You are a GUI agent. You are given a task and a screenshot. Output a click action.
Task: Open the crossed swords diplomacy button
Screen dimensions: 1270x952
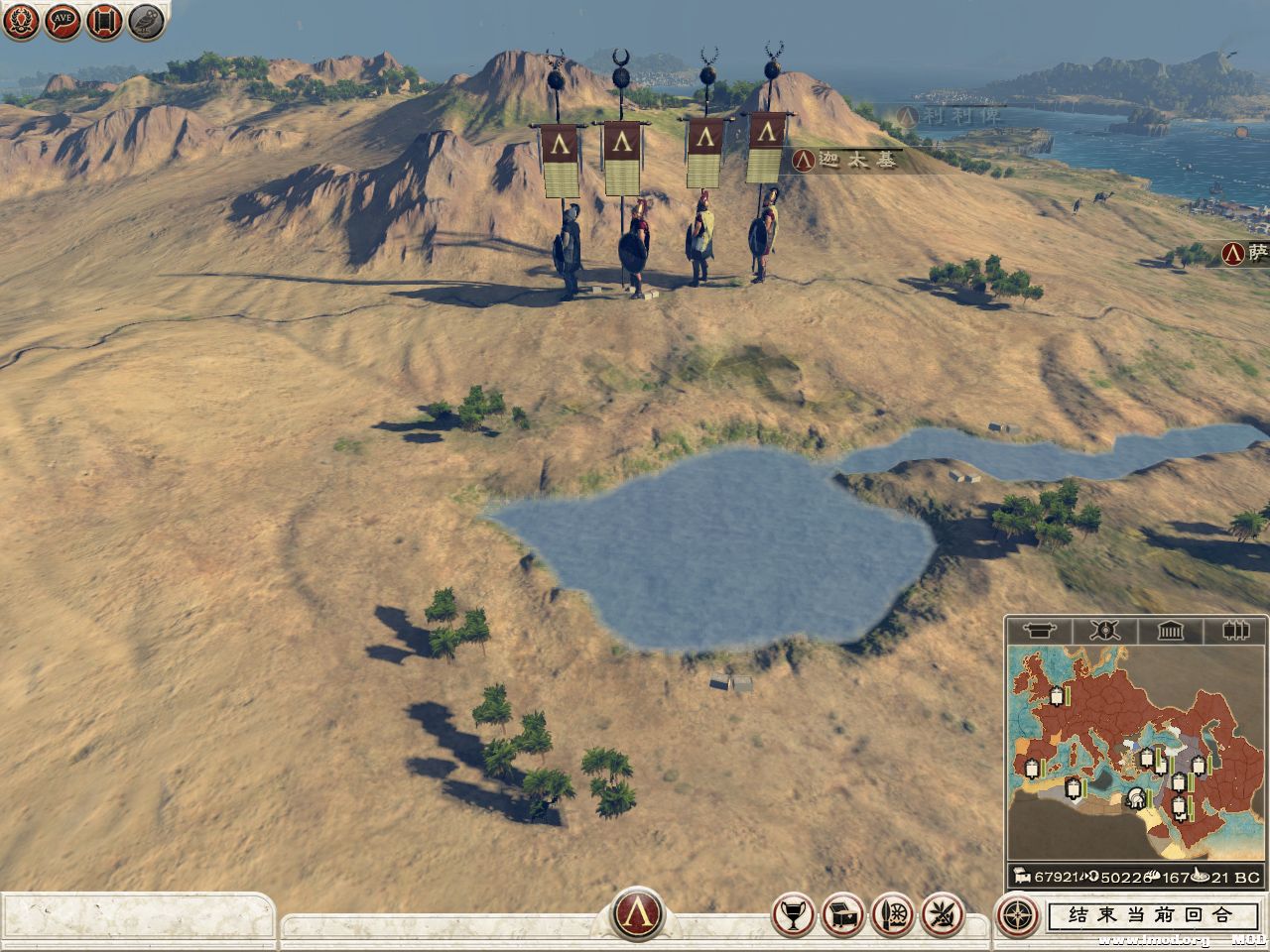[942, 915]
